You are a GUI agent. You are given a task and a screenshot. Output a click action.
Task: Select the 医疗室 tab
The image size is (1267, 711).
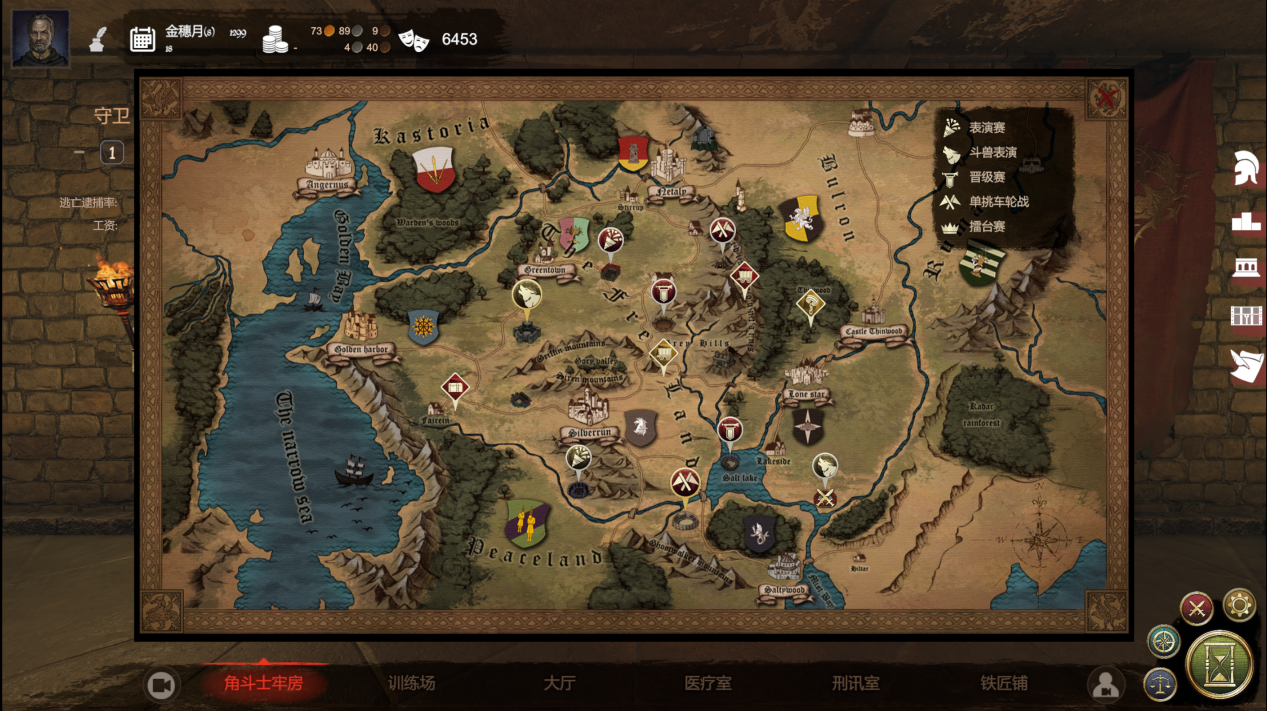pyautogui.click(x=707, y=684)
